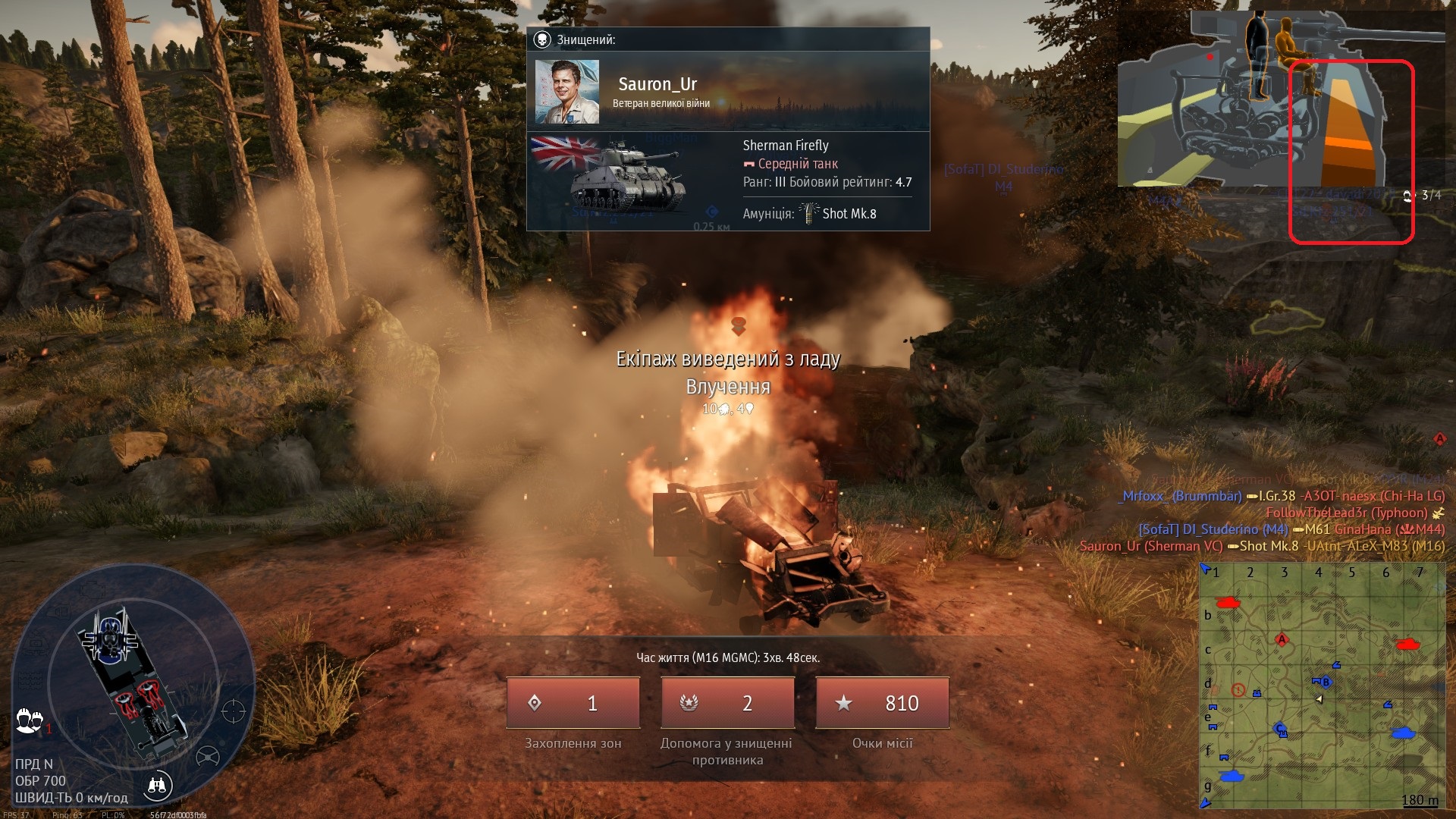Click the _Mrfoxx_ Brummbär kill feed entry
Screen dimensions: 1456x819
(1282, 496)
